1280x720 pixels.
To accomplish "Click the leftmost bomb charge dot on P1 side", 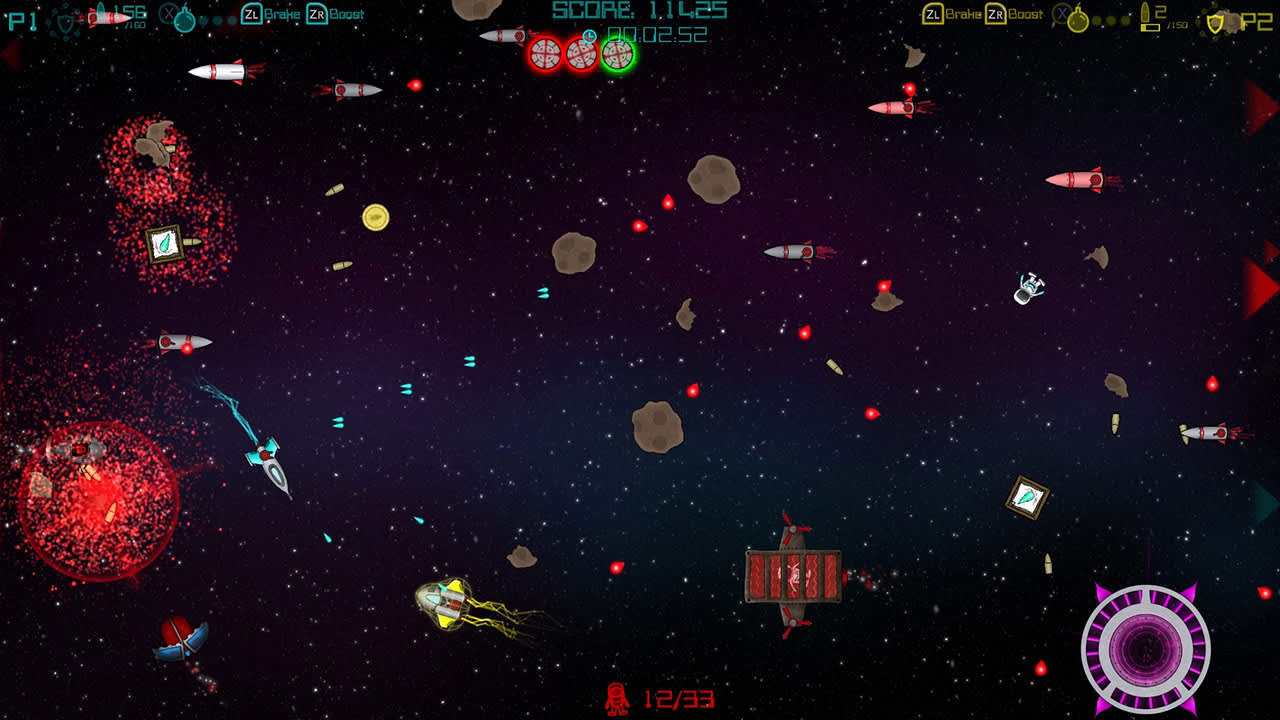I will (x=203, y=21).
